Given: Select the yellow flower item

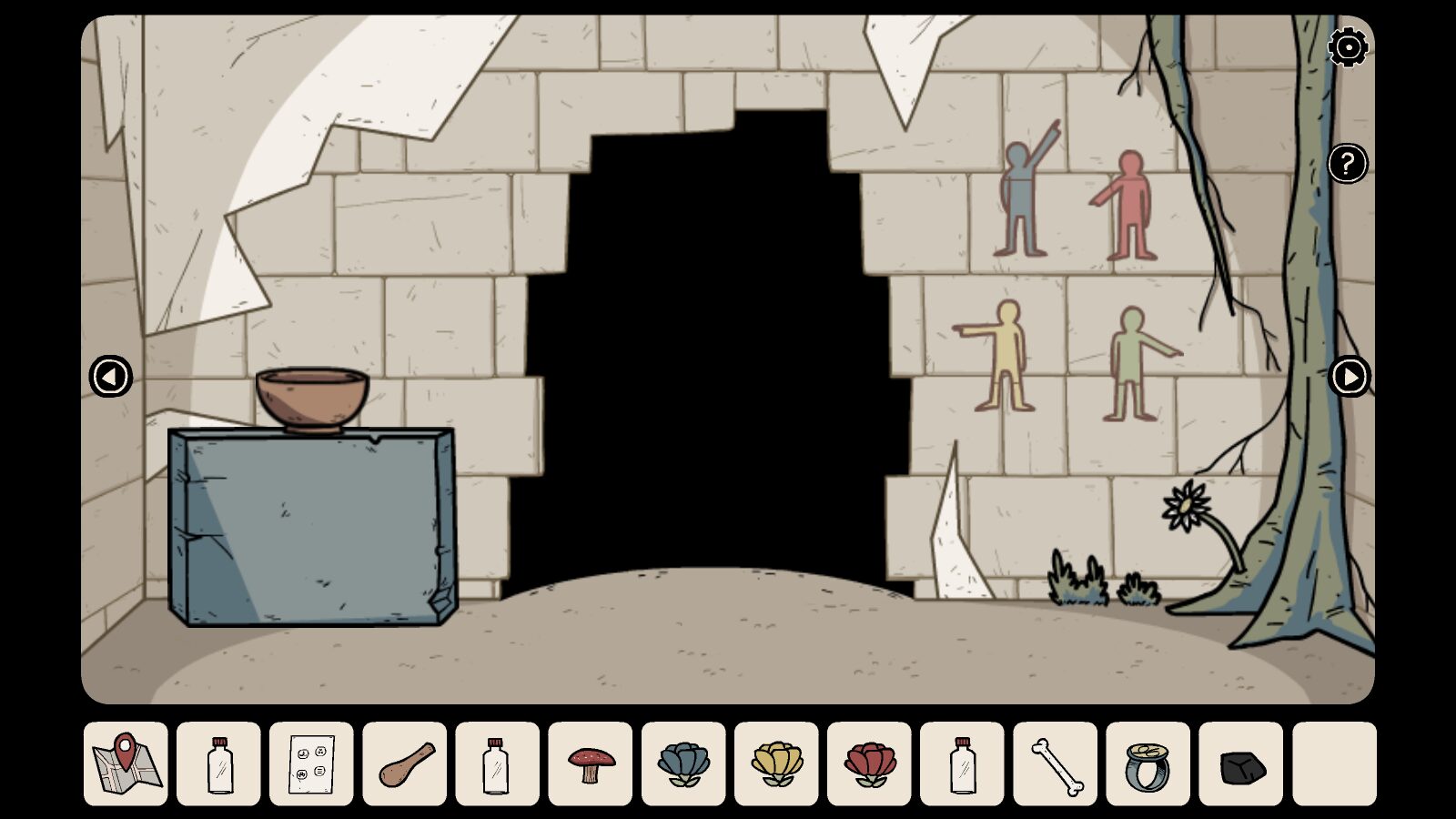Looking at the screenshot, I should pos(776,763).
